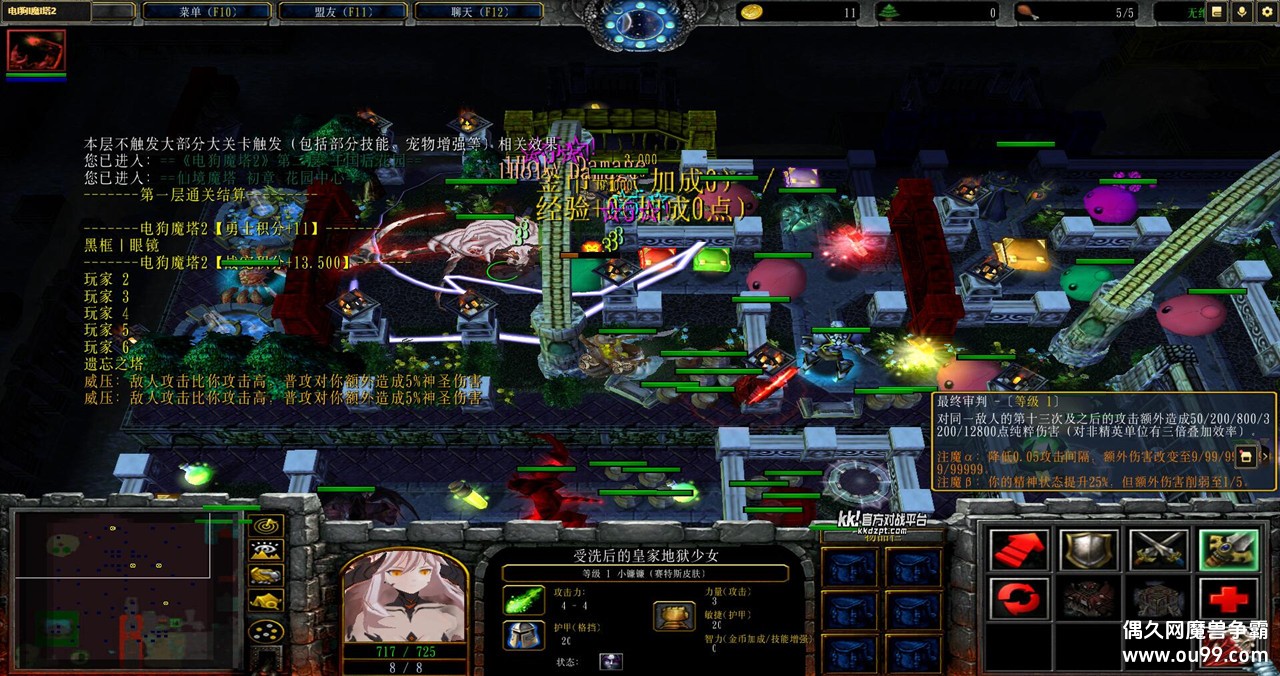Open the 聊天 (F12) chat log
This screenshot has width=1280, height=676.
(x=478, y=12)
